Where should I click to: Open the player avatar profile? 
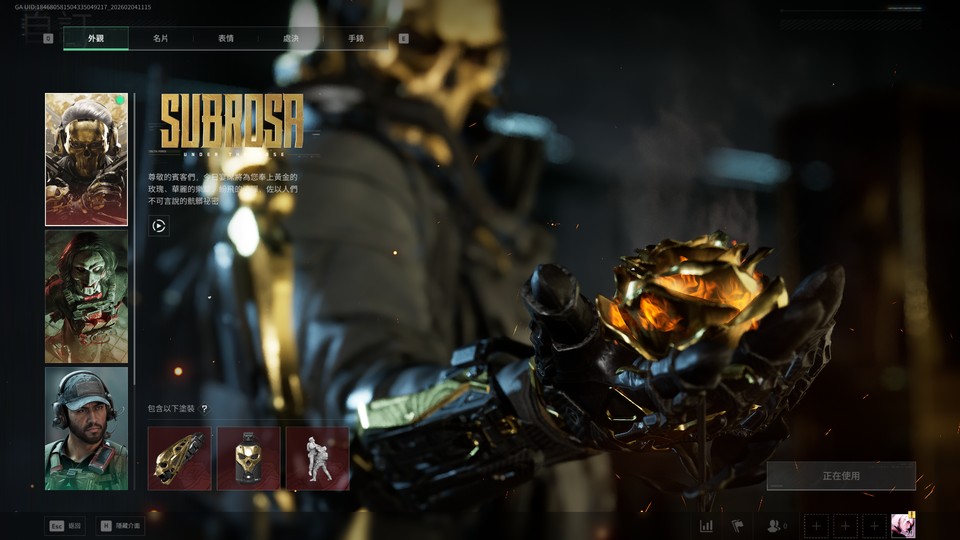[903, 526]
